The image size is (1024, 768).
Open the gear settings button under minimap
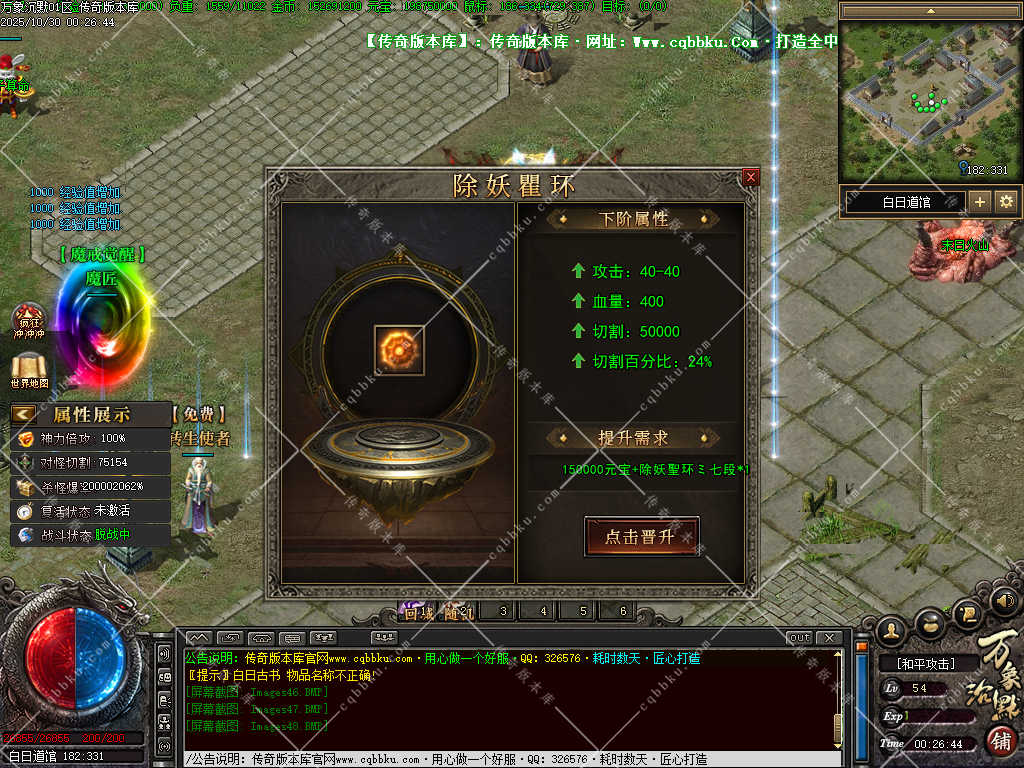pyautogui.click(x=1006, y=201)
